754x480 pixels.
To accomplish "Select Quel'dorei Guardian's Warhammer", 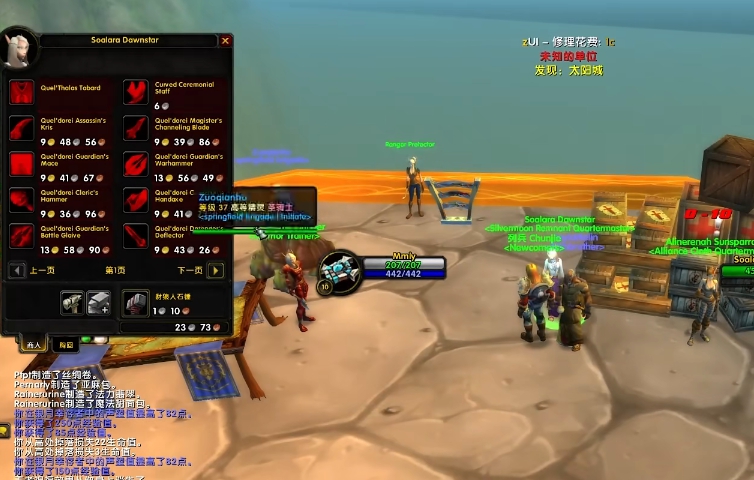I will click(x=136, y=164).
